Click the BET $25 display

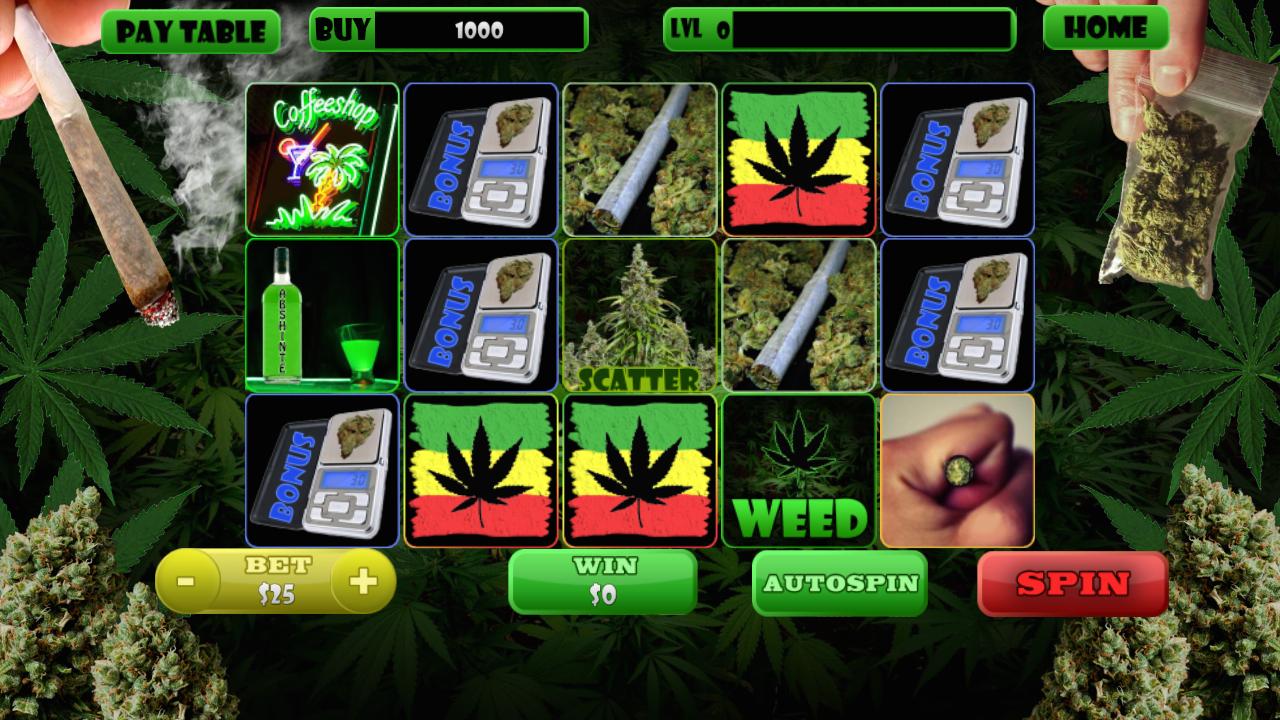[x=275, y=581]
